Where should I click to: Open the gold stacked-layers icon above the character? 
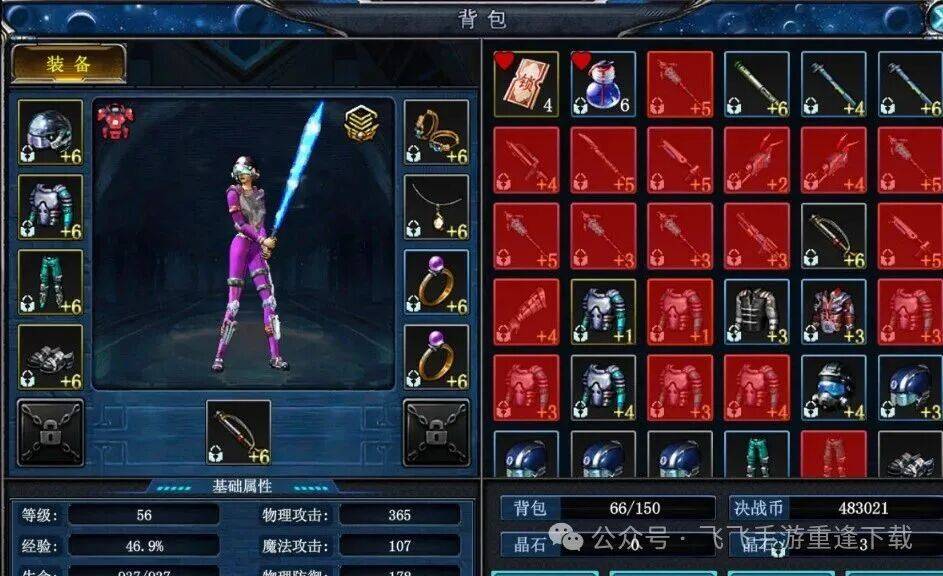coord(362,122)
